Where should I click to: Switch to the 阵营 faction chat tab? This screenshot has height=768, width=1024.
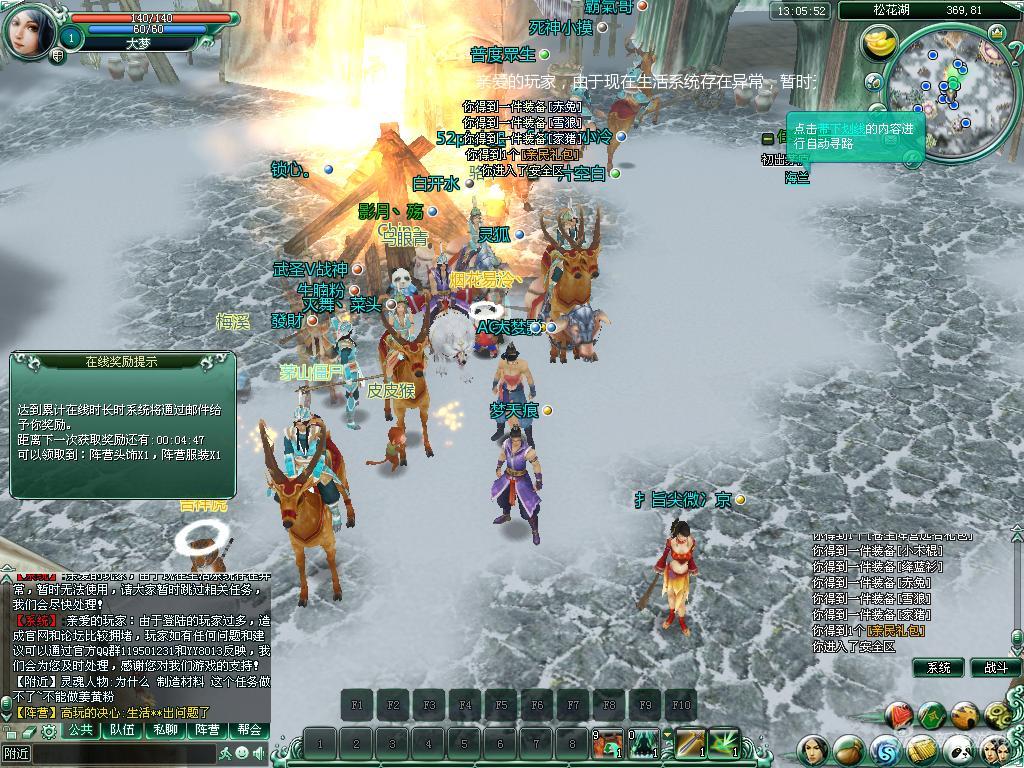click(207, 730)
